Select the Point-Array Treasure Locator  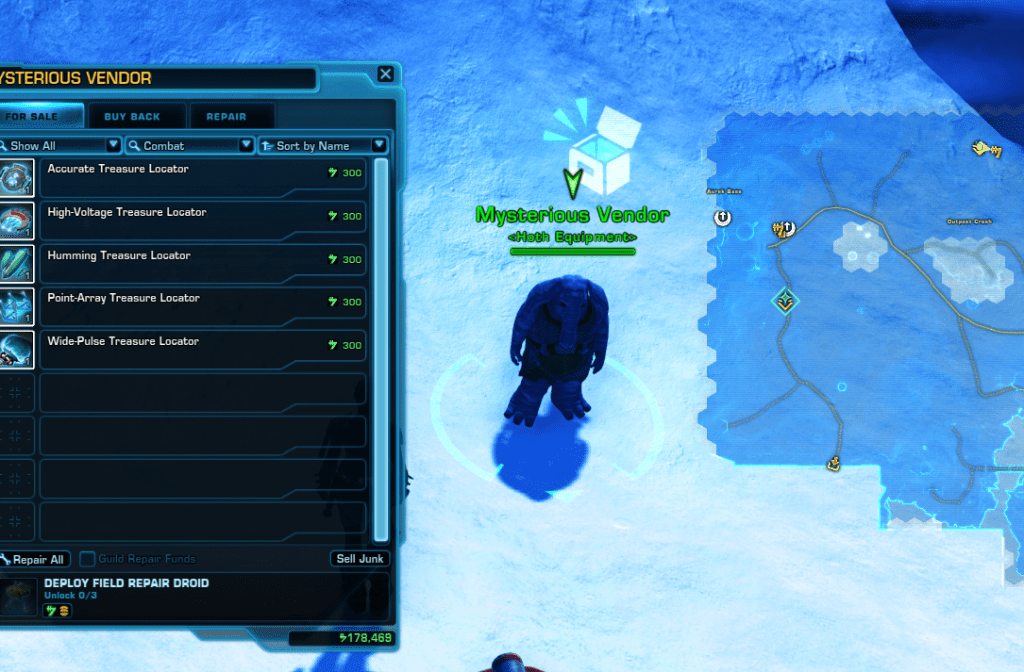tap(200, 307)
